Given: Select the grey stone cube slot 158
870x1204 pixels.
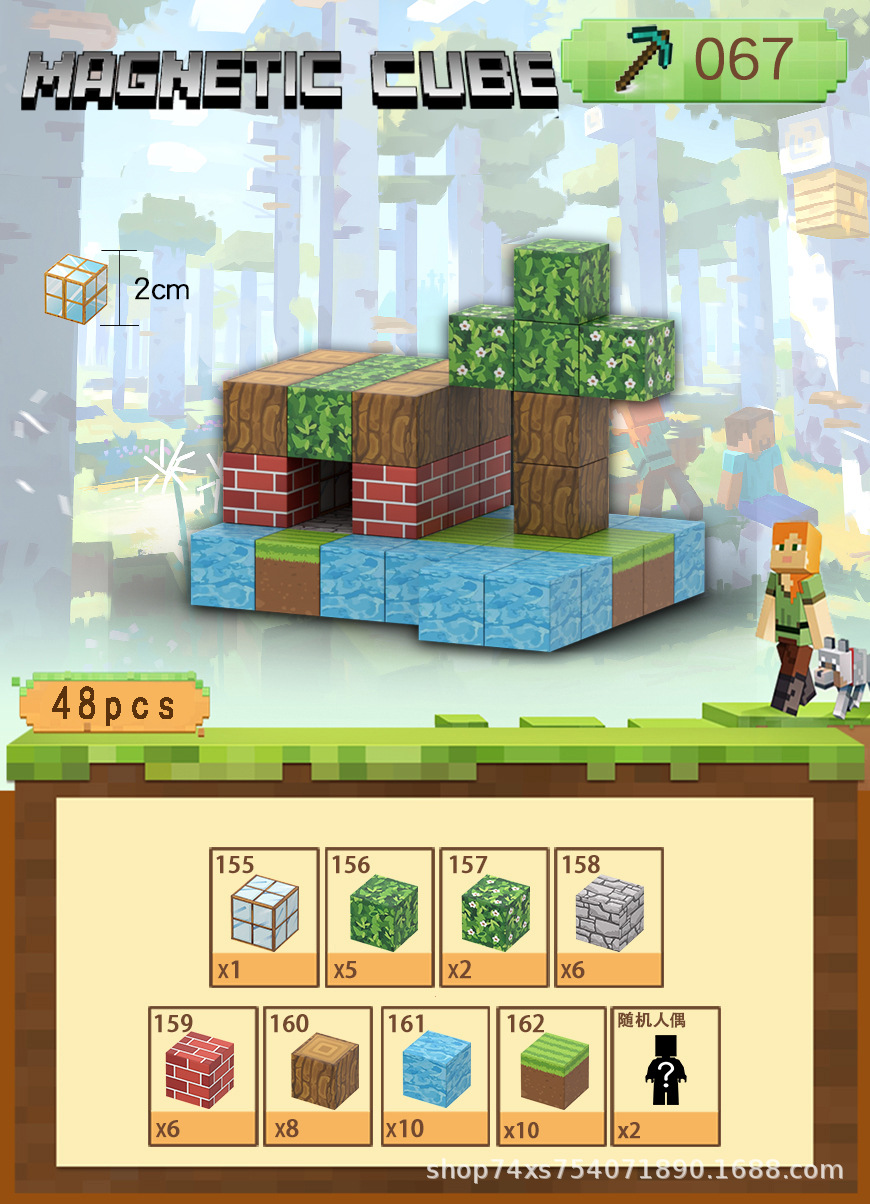Looking at the screenshot, I should pos(608,917).
